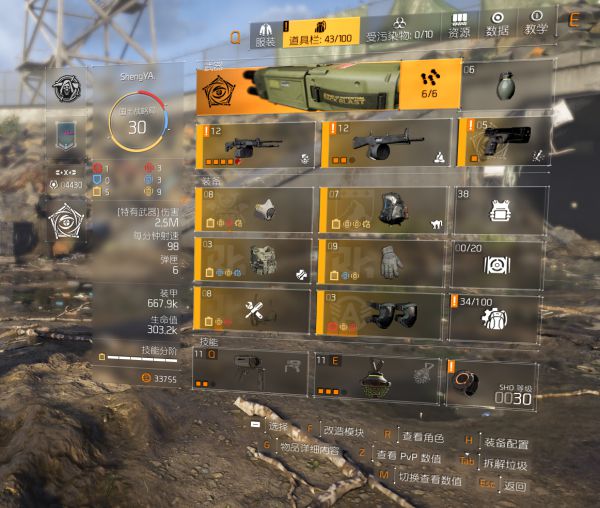Select the primary machine gun weapon slot

[x=254, y=143]
